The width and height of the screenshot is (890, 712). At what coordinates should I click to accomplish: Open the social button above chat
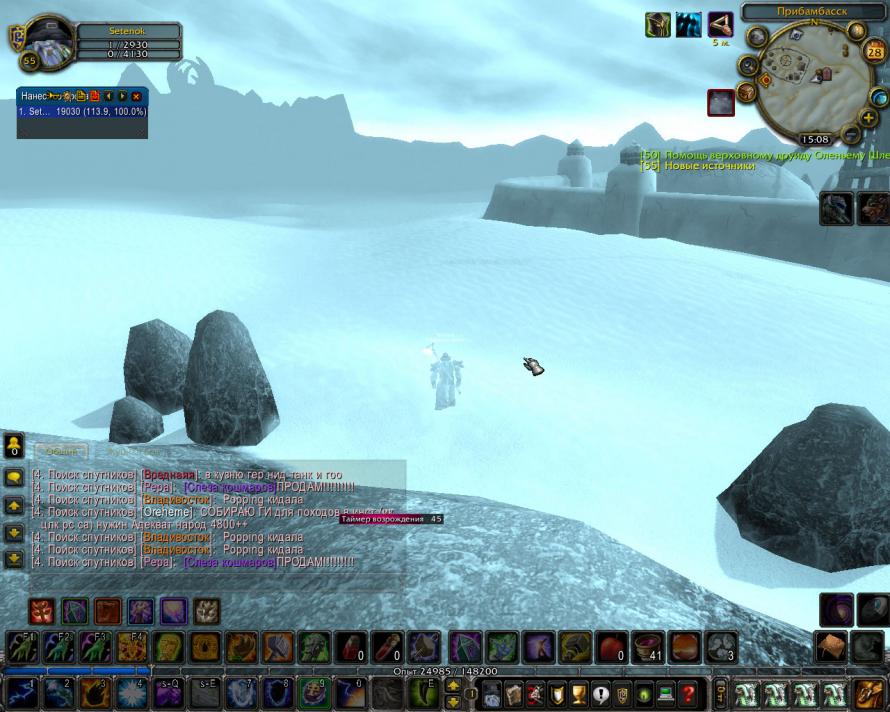(x=14, y=445)
